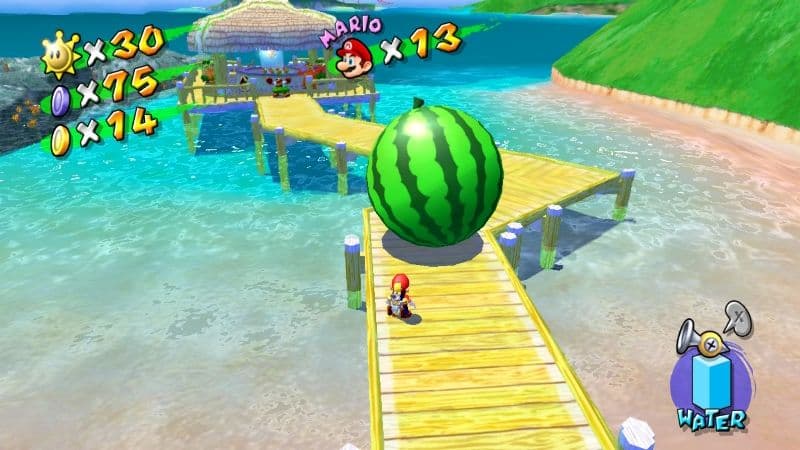Click the Shine Sprite sun icon
Image resolution: width=800 pixels, height=450 pixels.
pyautogui.click(x=60, y=54)
